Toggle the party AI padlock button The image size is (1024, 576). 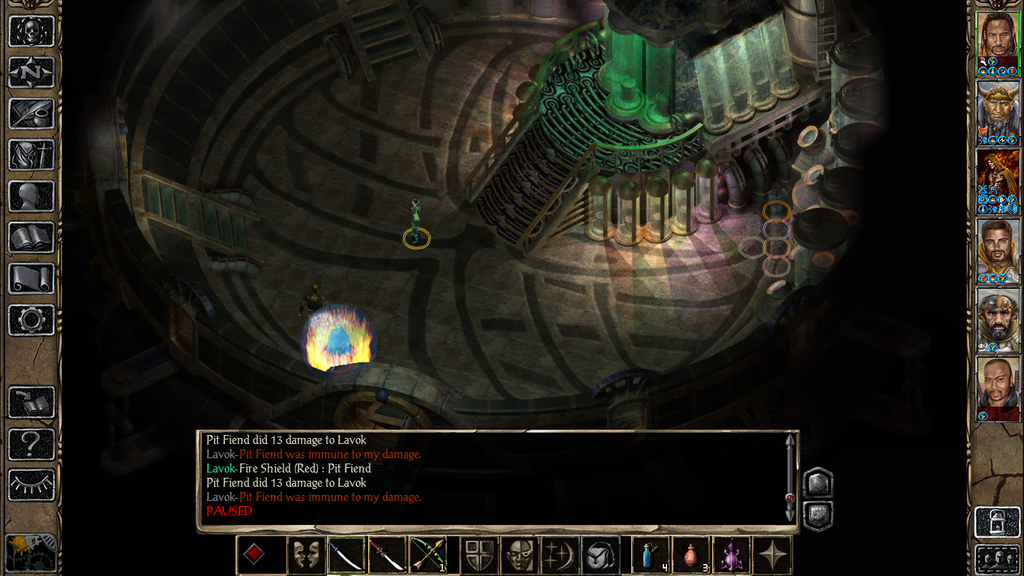pos(997,521)
